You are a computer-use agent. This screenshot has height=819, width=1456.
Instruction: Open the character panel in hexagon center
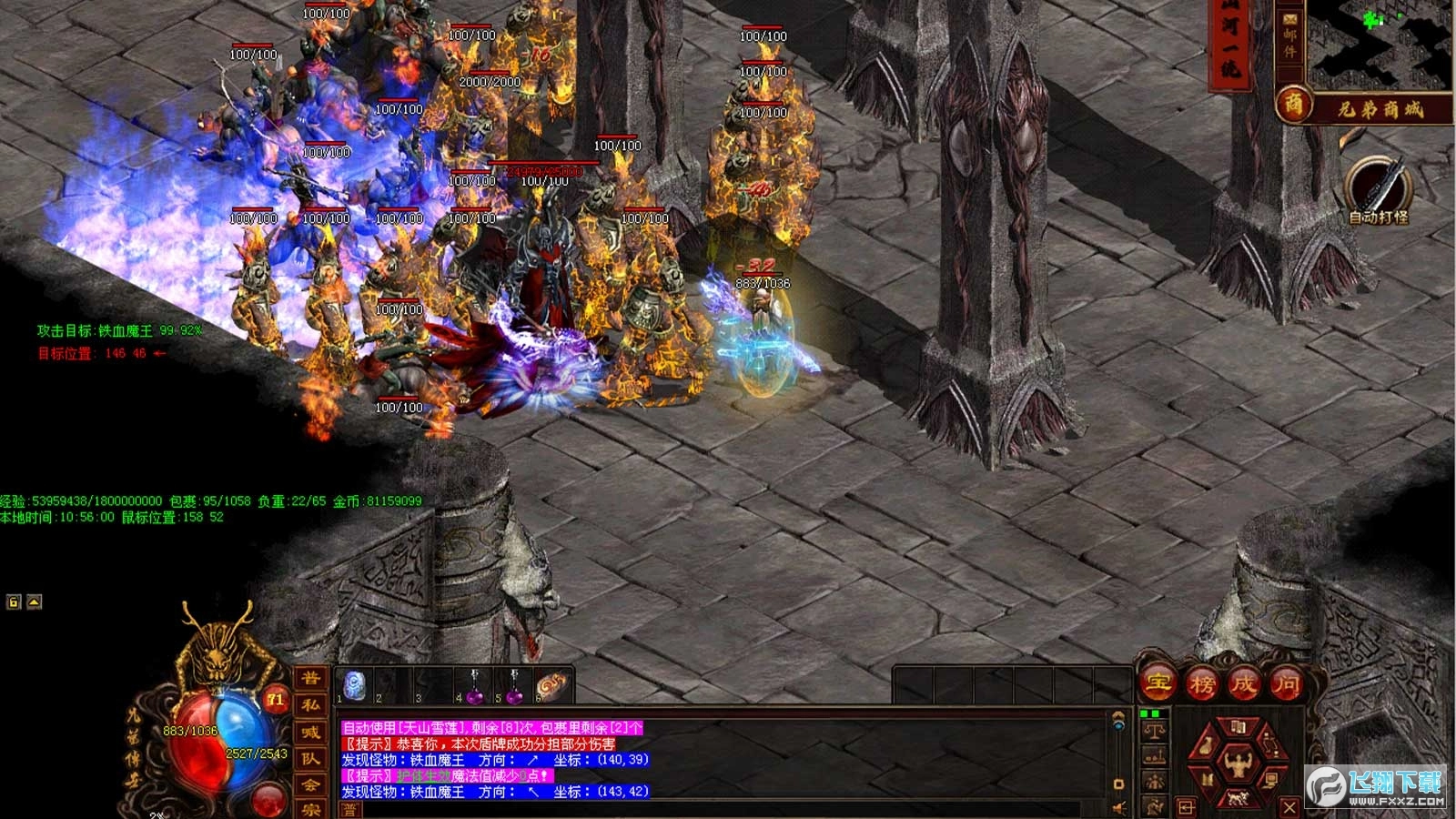1239,763
